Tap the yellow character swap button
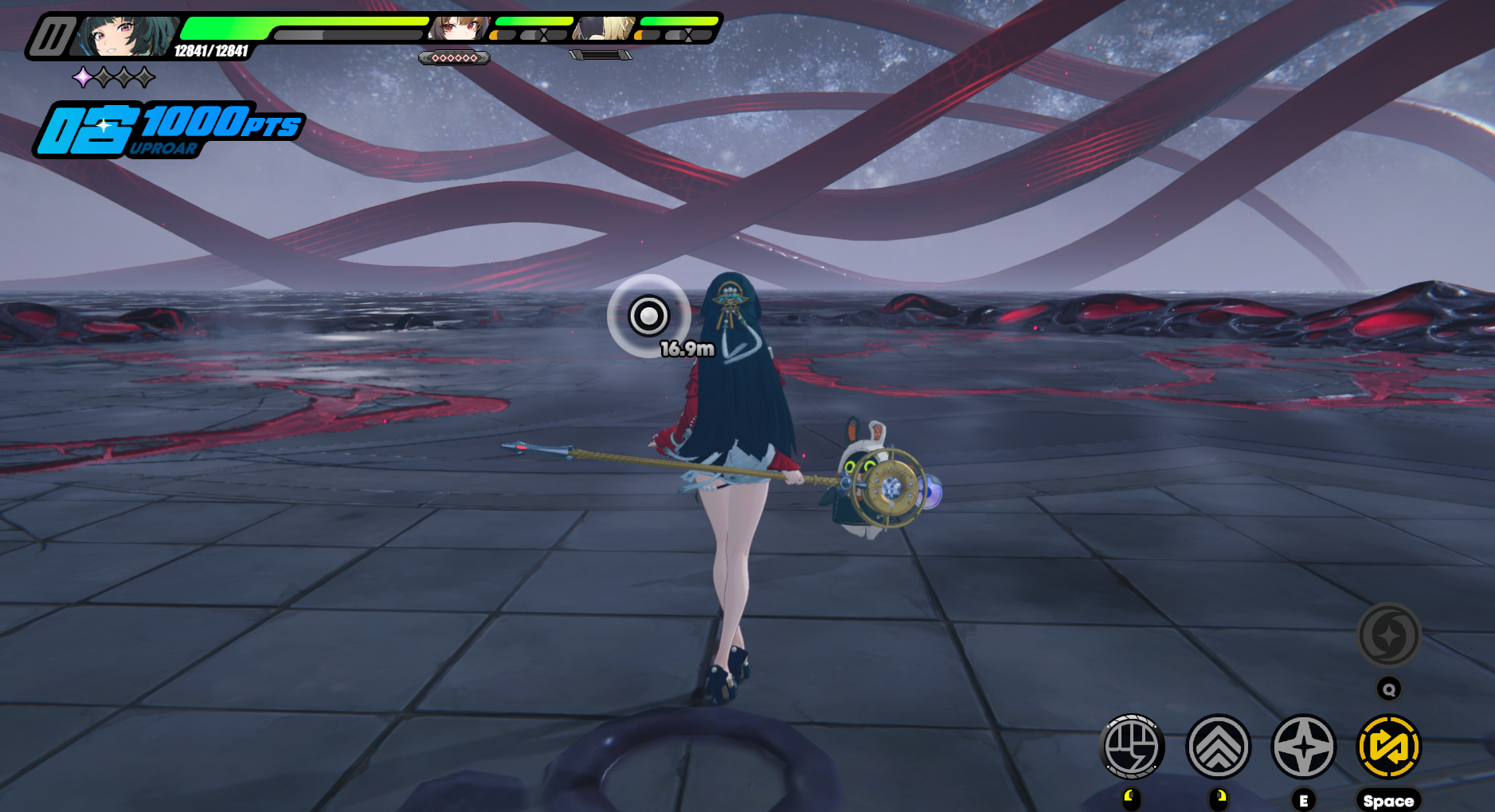Viewport: 1495px width, 812px height. (1388, 747)
